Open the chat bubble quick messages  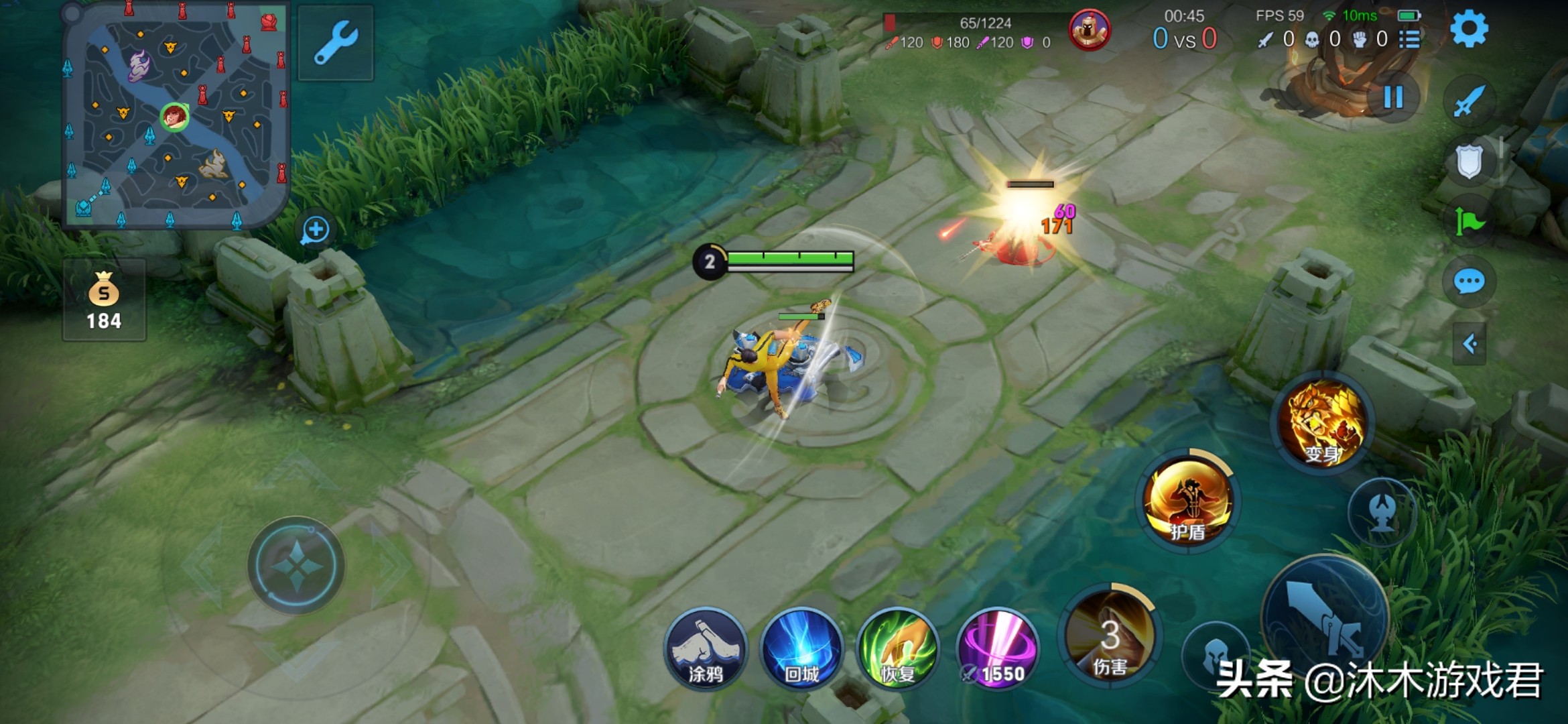1469,282
